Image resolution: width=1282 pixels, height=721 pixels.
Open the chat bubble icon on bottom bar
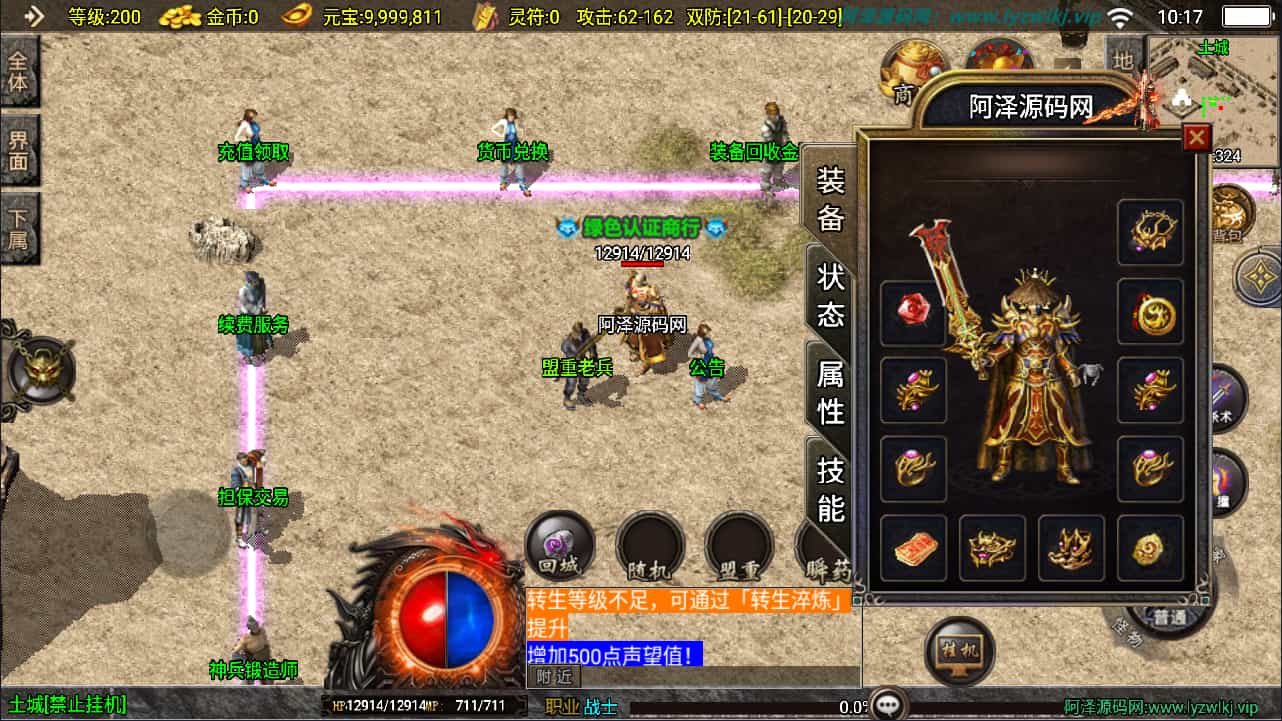click(886, 704)
